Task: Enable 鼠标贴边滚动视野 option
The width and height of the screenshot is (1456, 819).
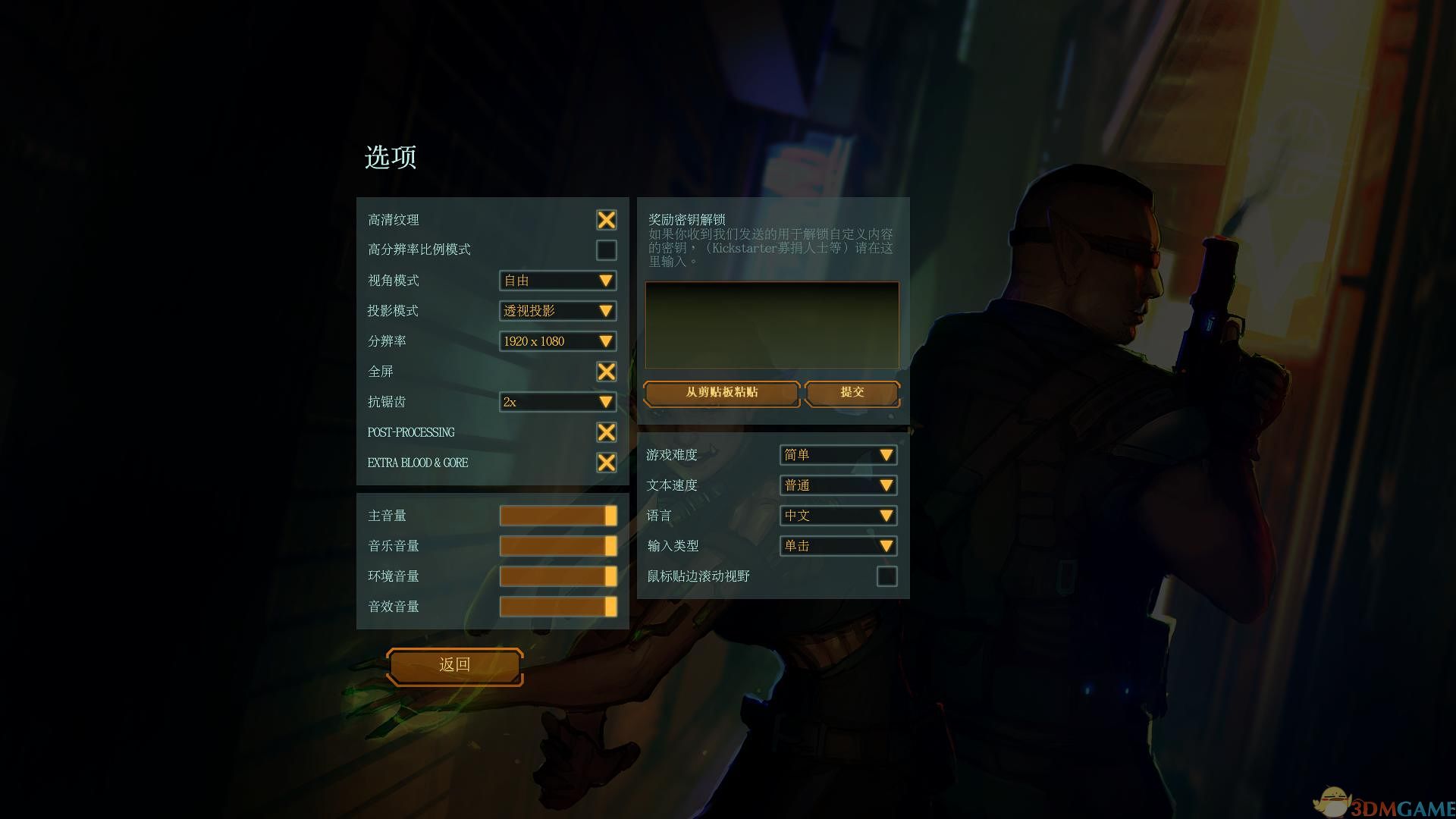Action: [888, 576]
